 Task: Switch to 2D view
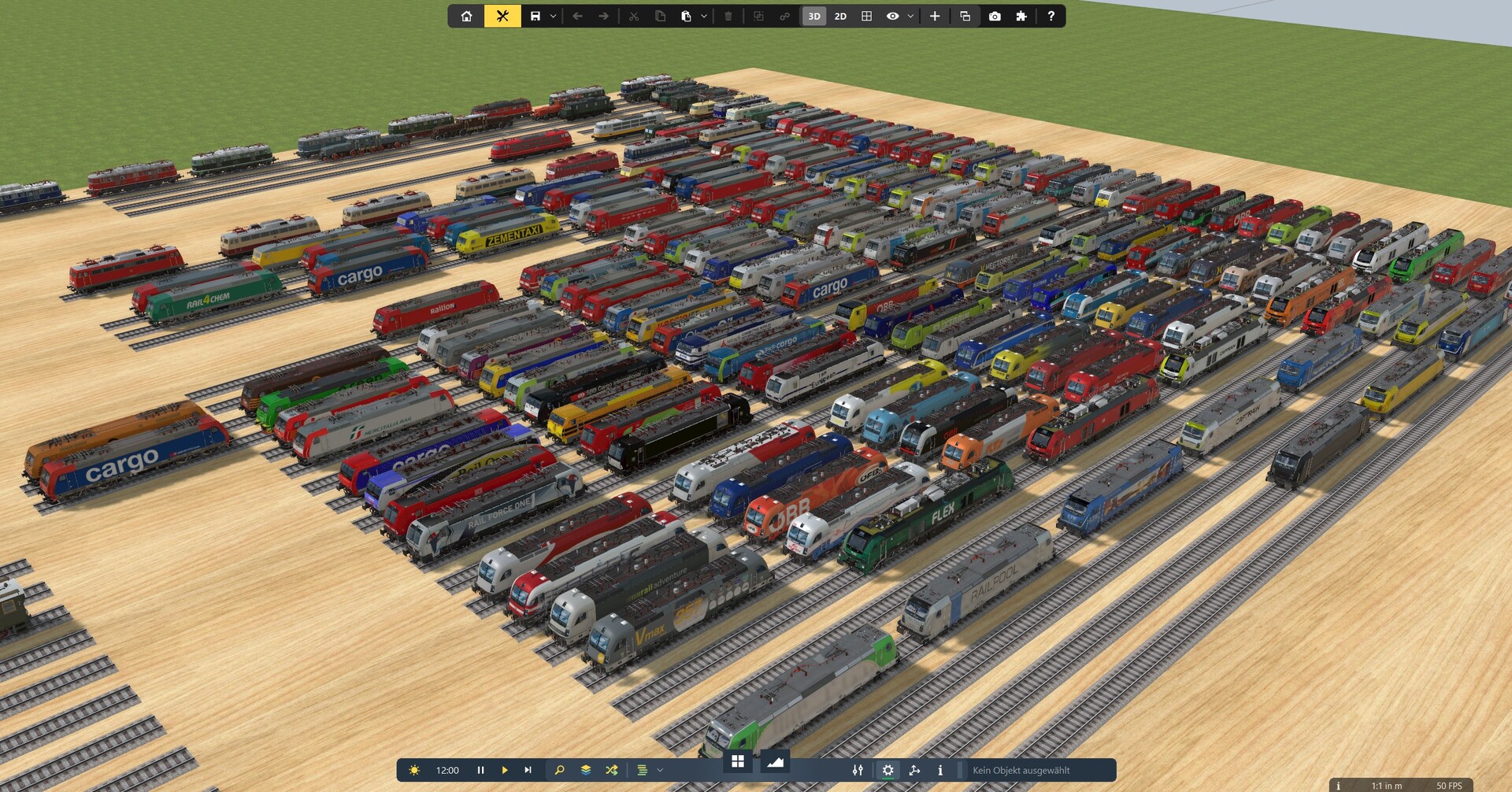[840, 16]
